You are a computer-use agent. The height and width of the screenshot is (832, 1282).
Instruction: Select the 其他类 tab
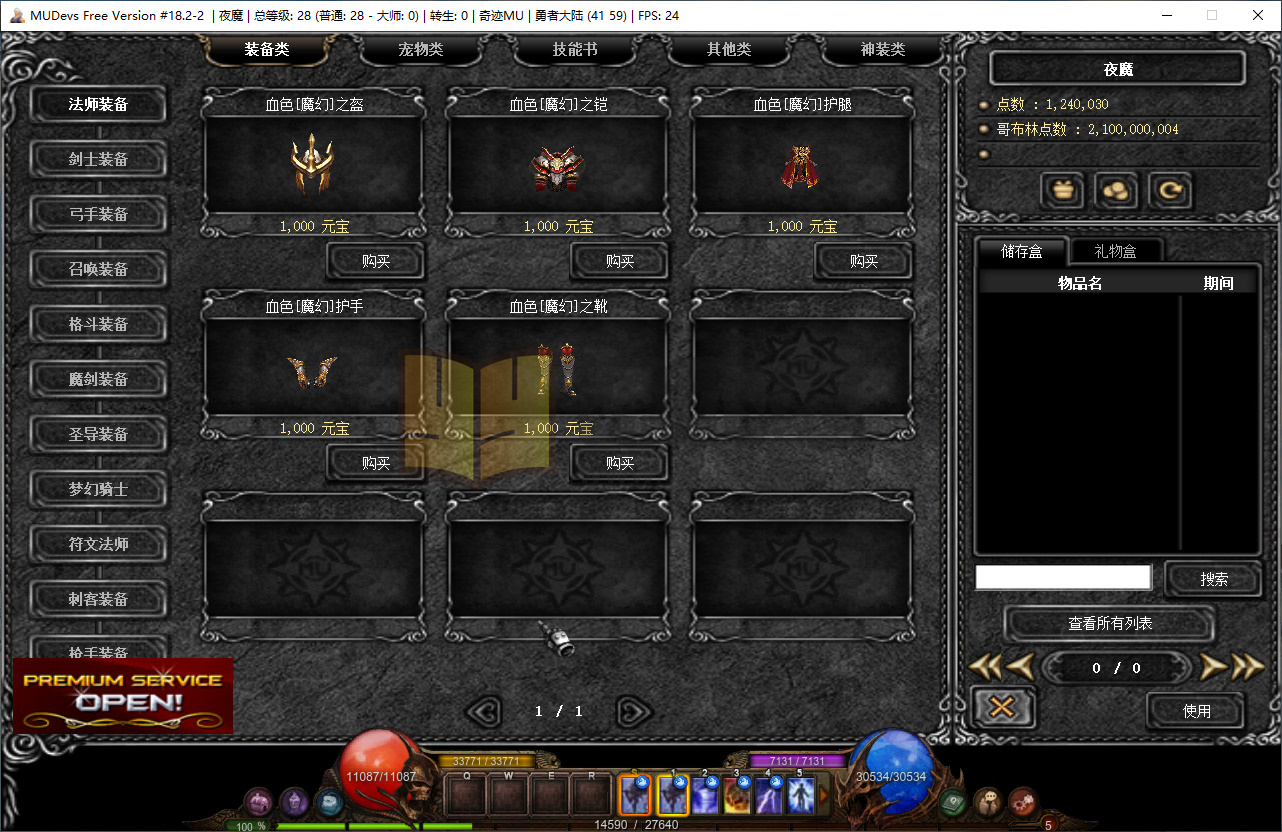click(x=729, y=50)
